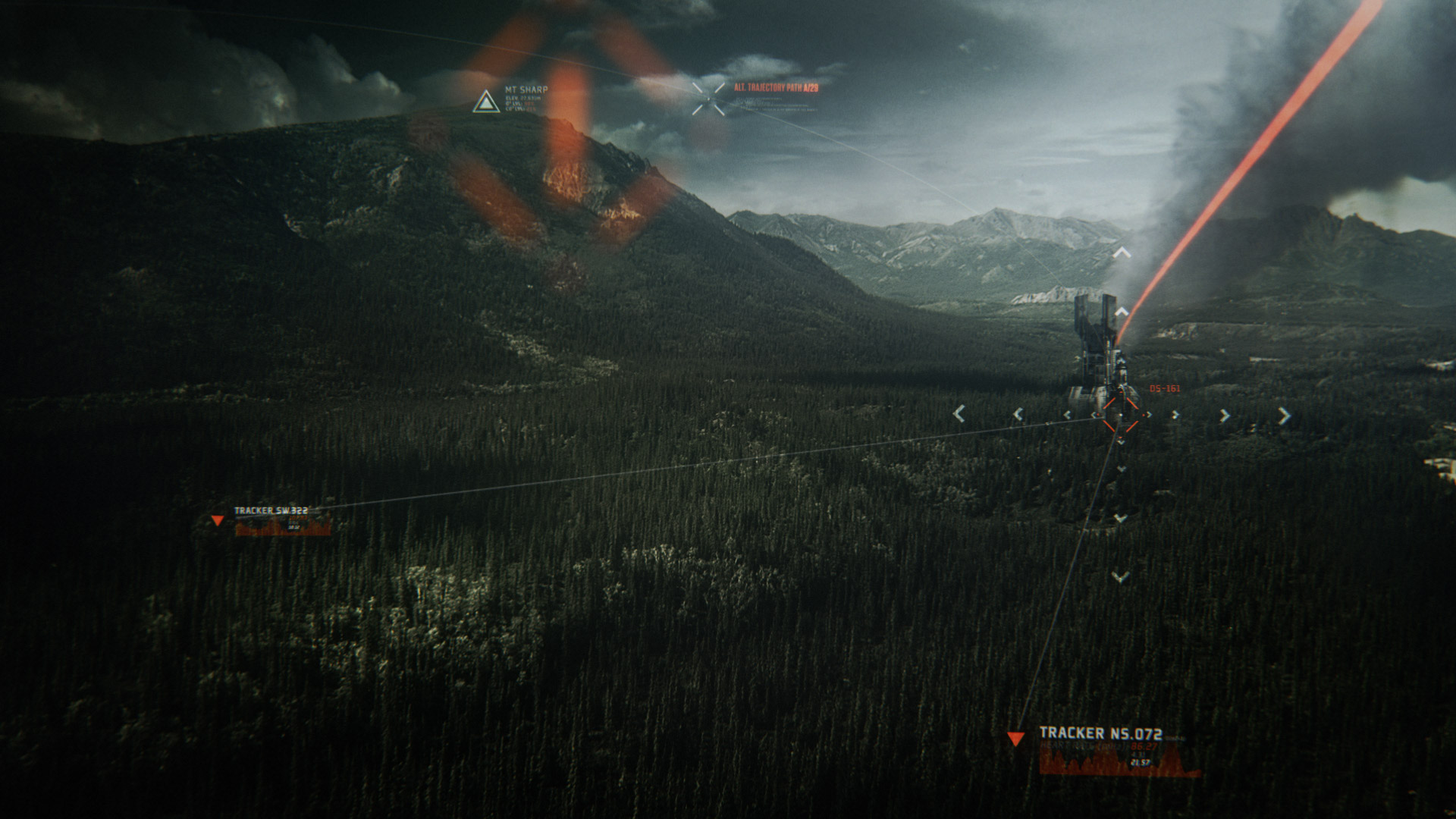Screen dimensions: 1456x819
Task: Click the ALT. TRAJECTORY PATH crosshair marker
Action: [708, 99]
